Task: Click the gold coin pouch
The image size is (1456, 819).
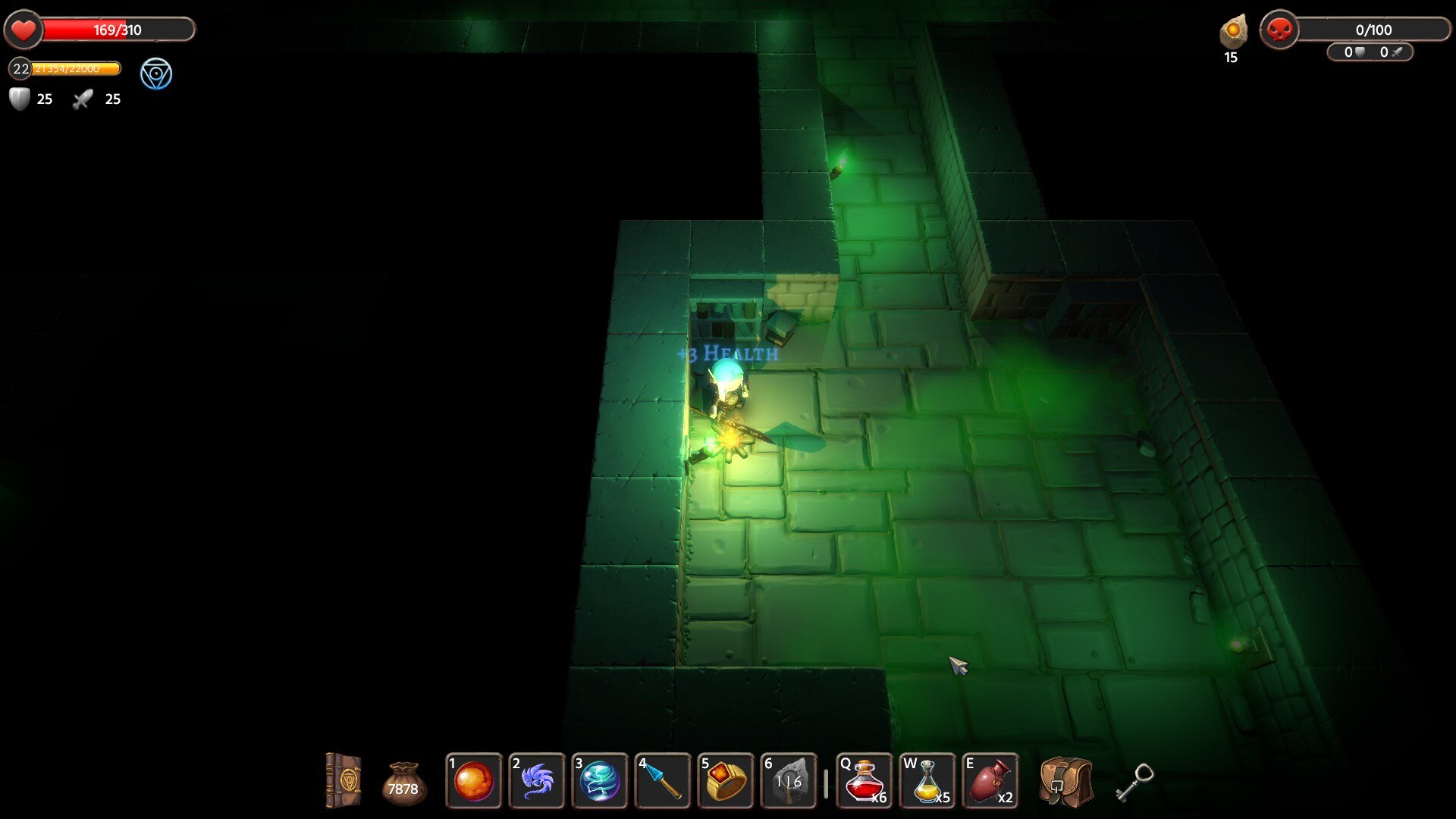Action: pos(403,783)
